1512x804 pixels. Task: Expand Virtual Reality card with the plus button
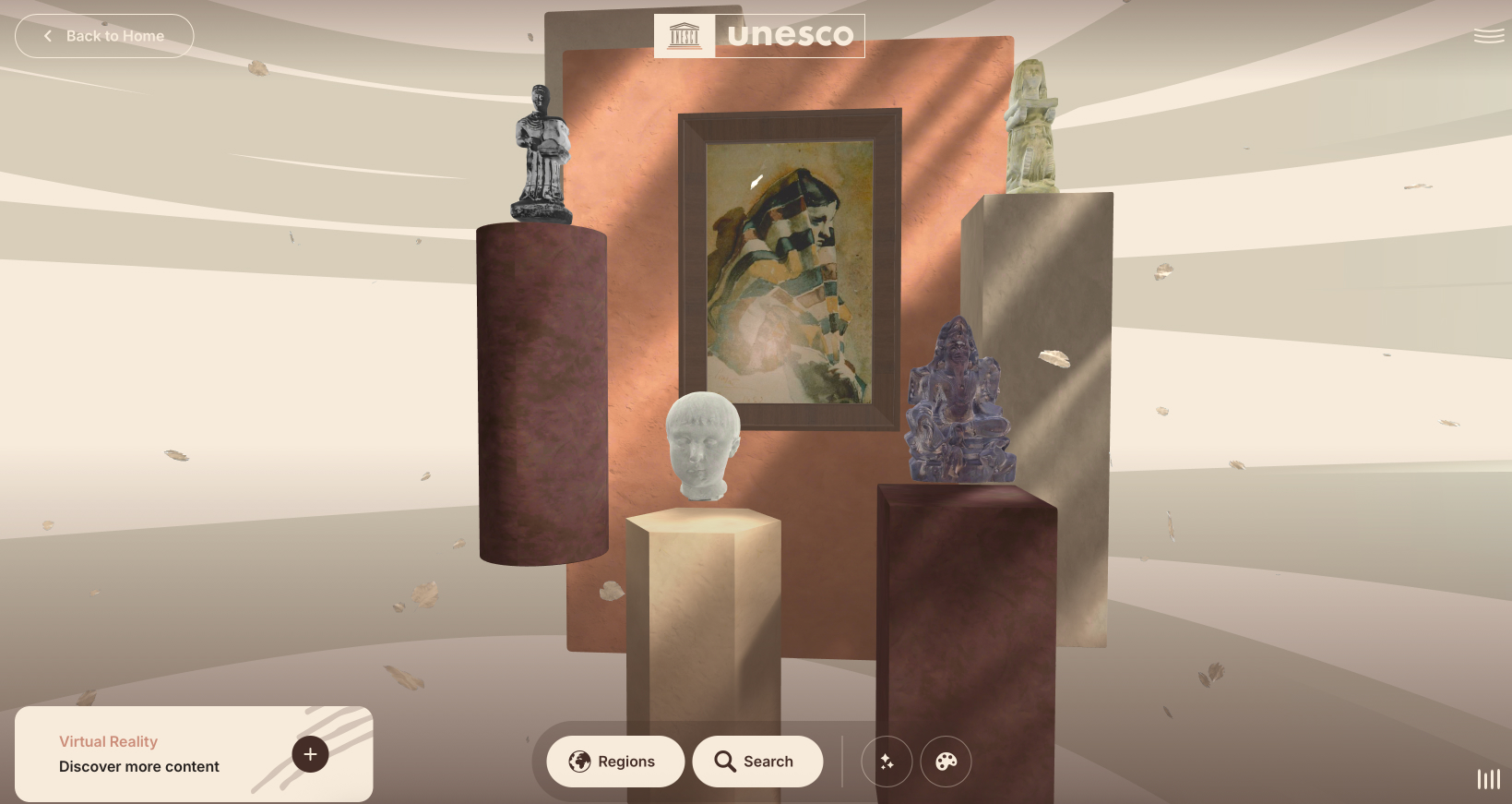[x=310, y=754]
